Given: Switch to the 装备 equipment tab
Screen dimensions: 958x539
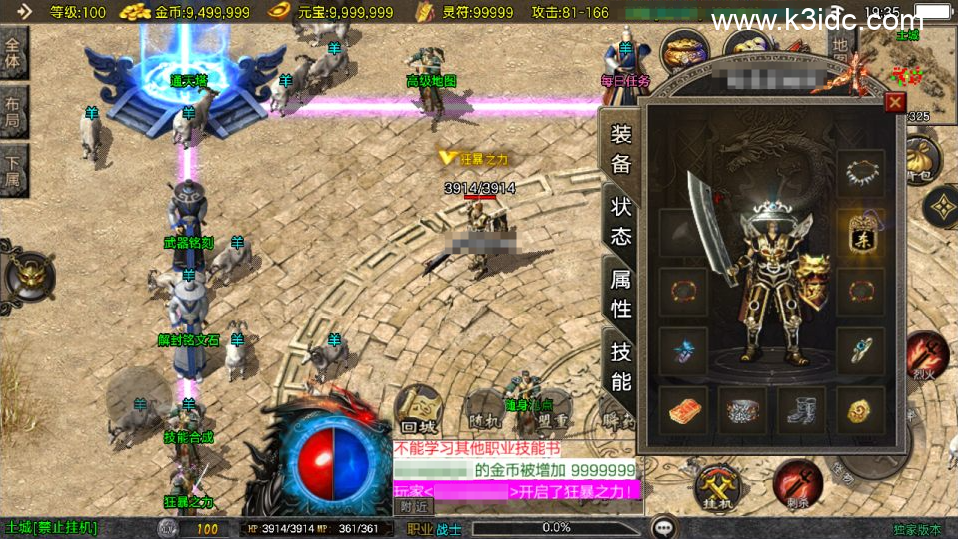Looking at the screenshot, I should (x=621, y=150).
